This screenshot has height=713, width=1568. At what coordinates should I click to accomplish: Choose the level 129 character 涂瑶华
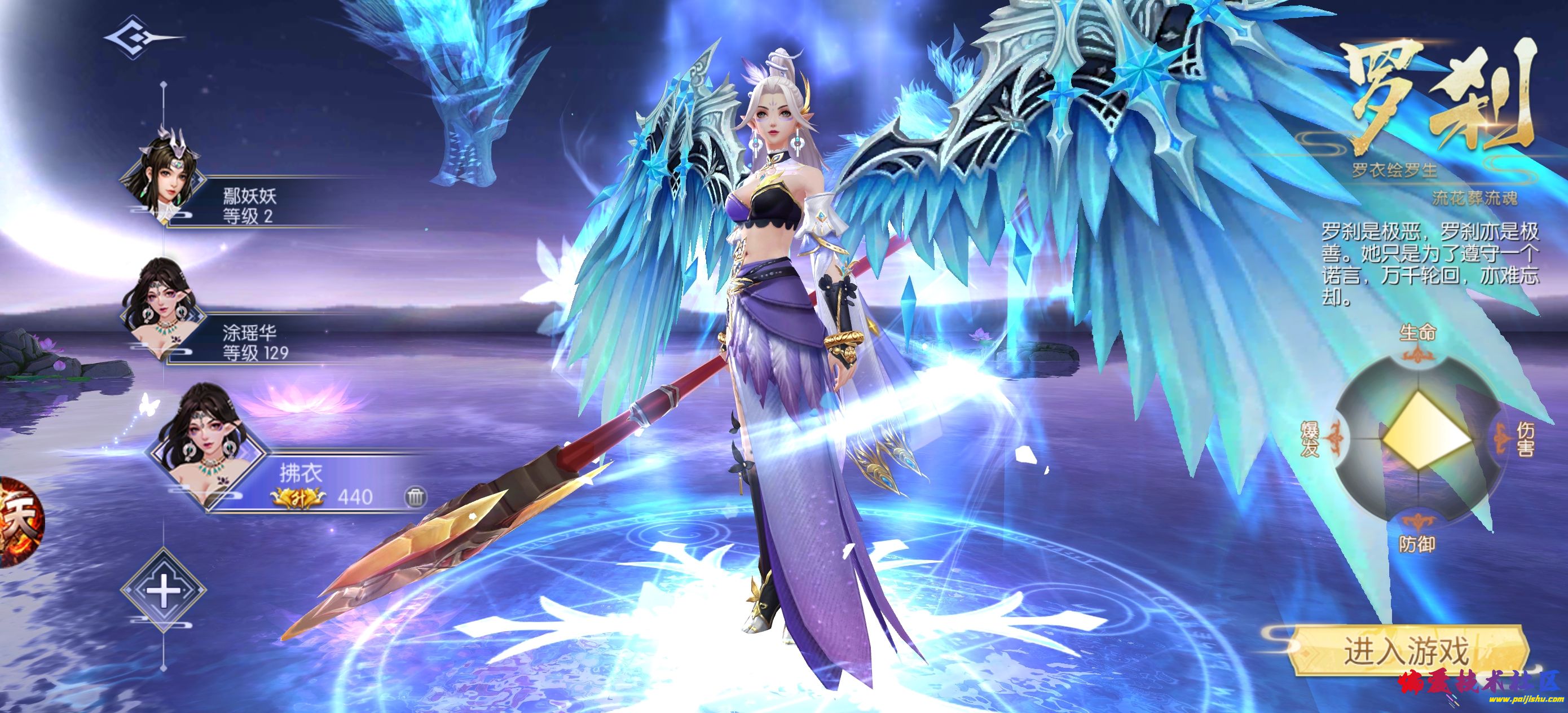256,342
